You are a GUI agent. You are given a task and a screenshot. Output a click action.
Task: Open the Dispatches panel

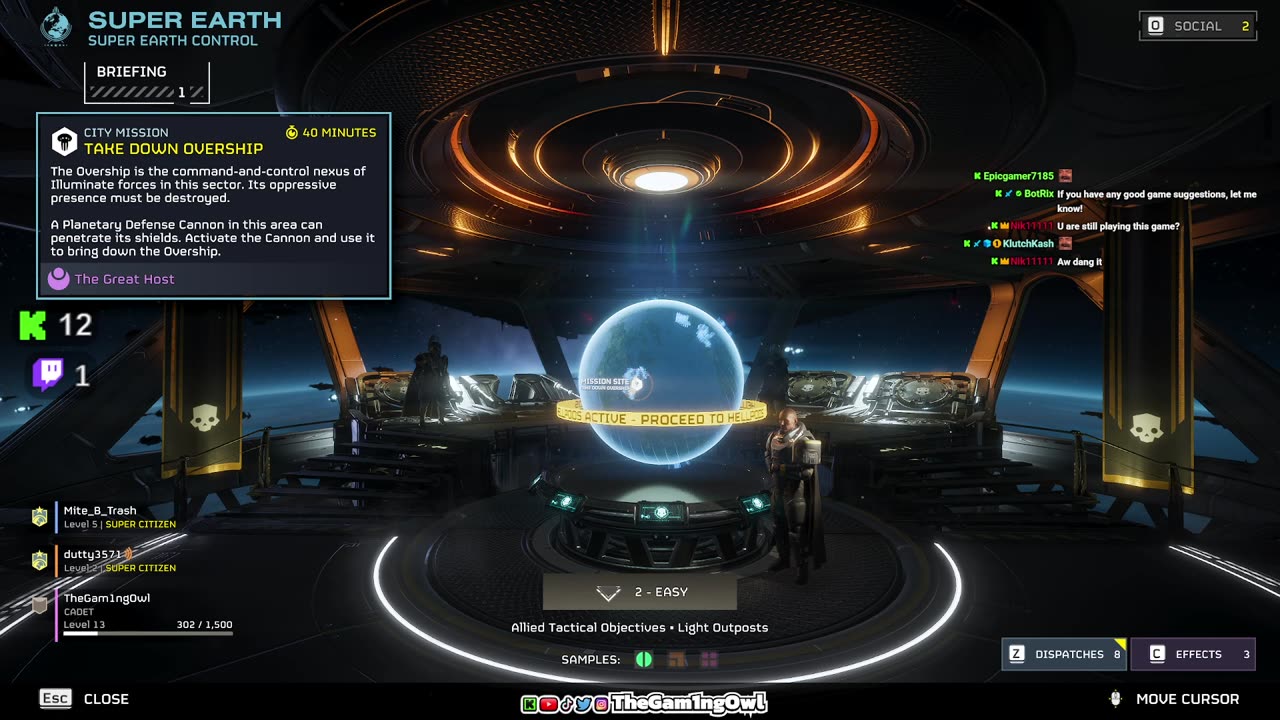[x=1065, y=654]
